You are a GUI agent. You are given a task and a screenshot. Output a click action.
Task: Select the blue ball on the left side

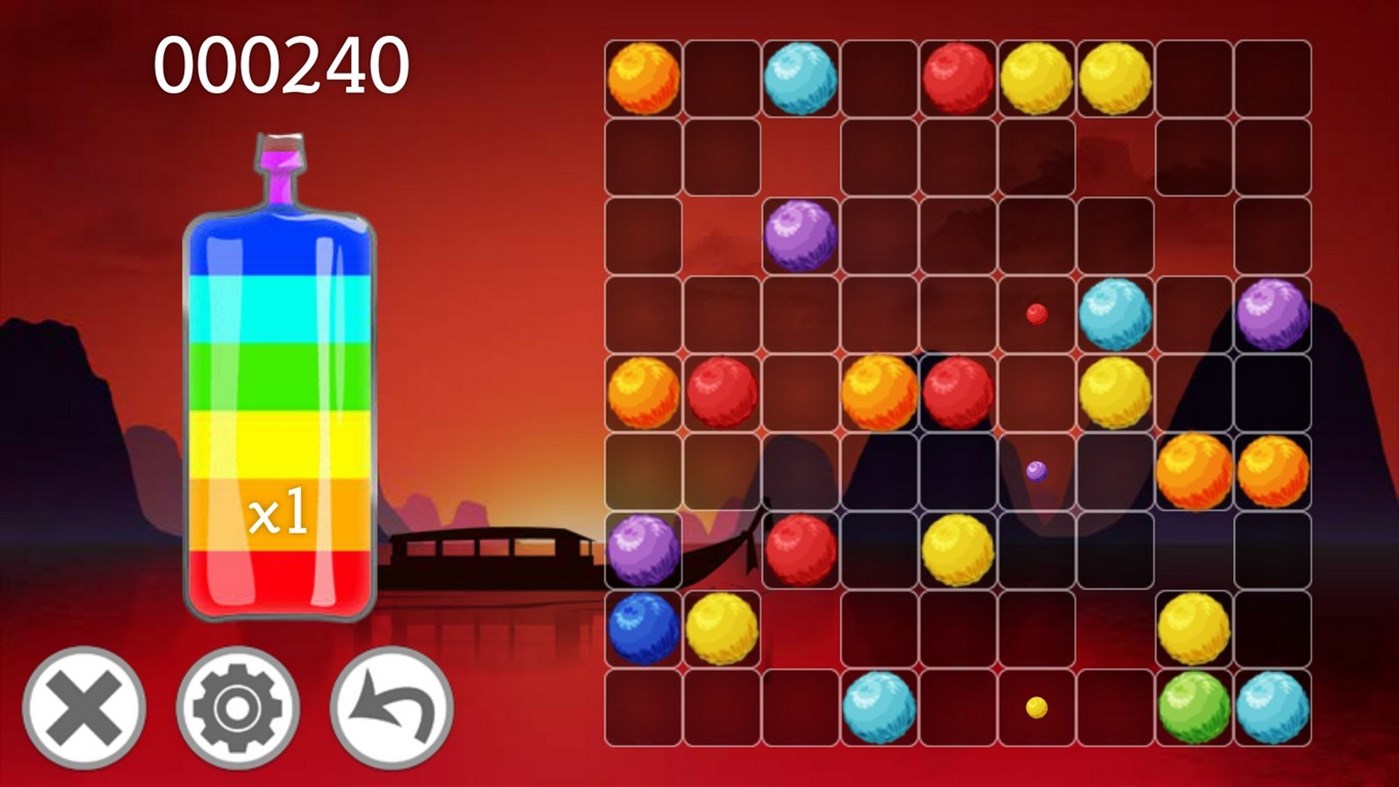point(640,630)
